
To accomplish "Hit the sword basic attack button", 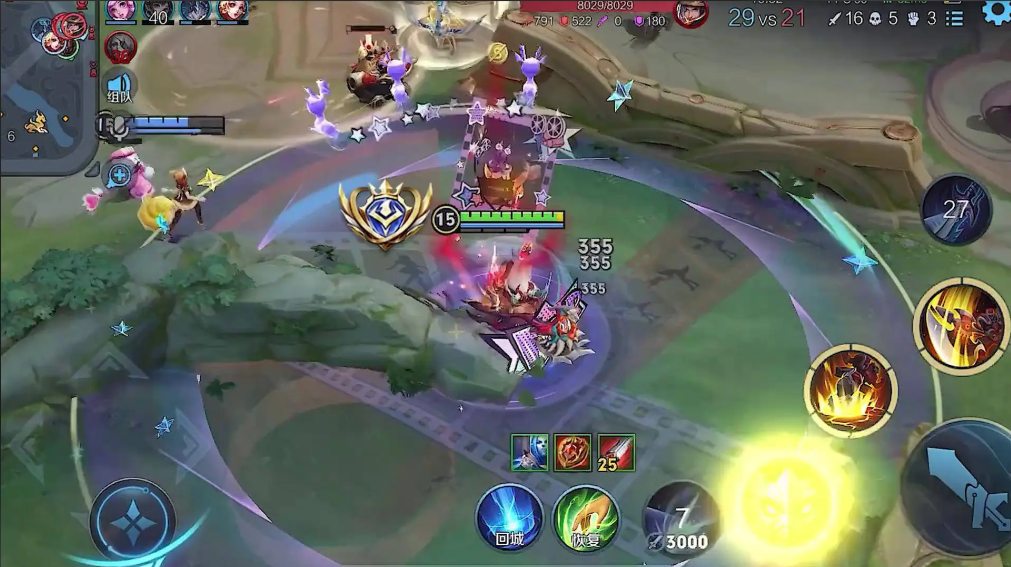I will click(x=958, y=487).
